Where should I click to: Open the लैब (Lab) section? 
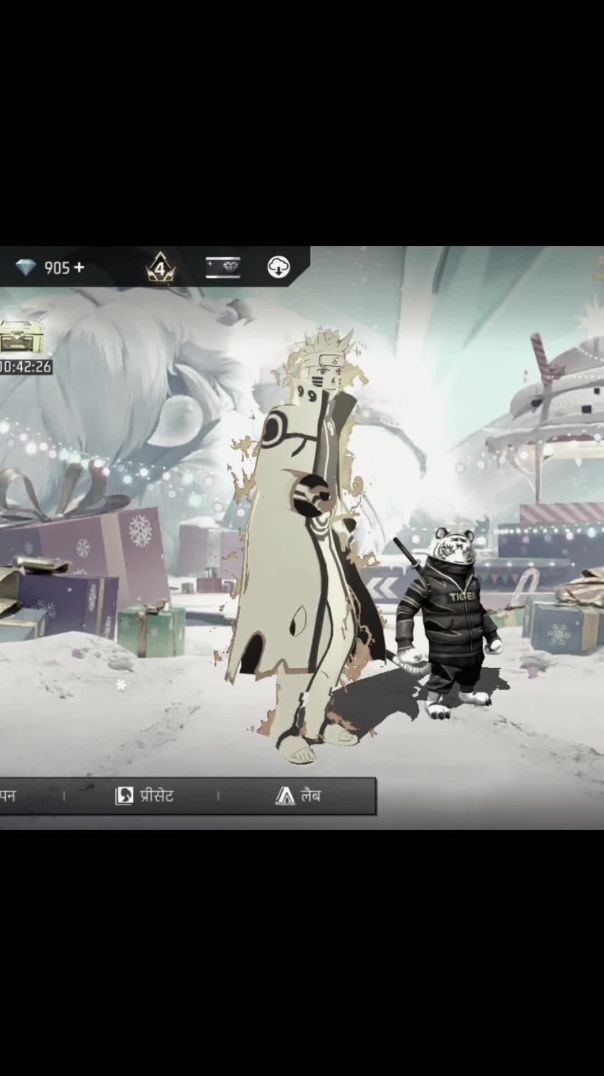tap(298, 796)
